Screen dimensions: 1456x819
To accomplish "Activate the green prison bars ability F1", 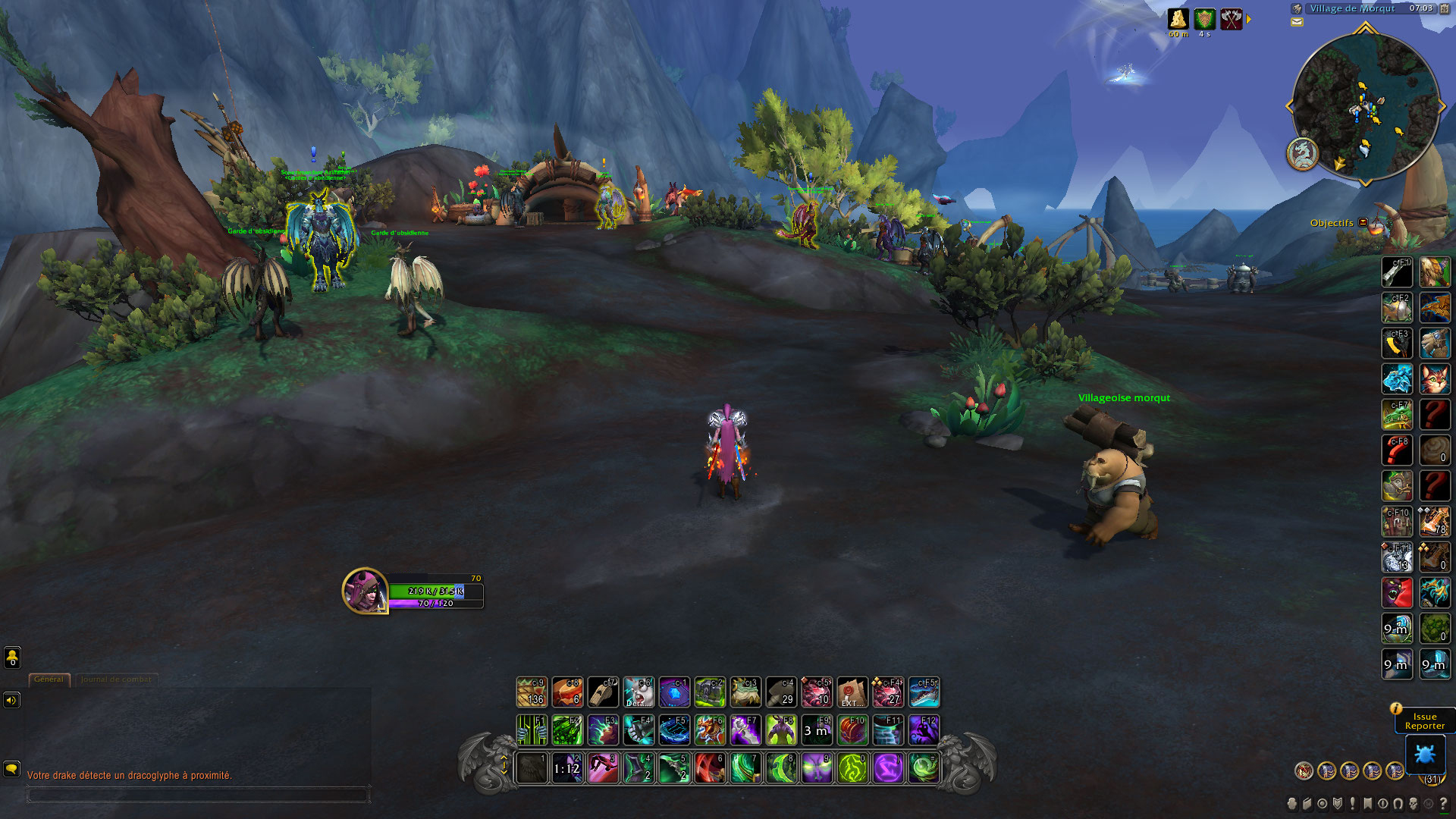I will (x=532, y=730).
